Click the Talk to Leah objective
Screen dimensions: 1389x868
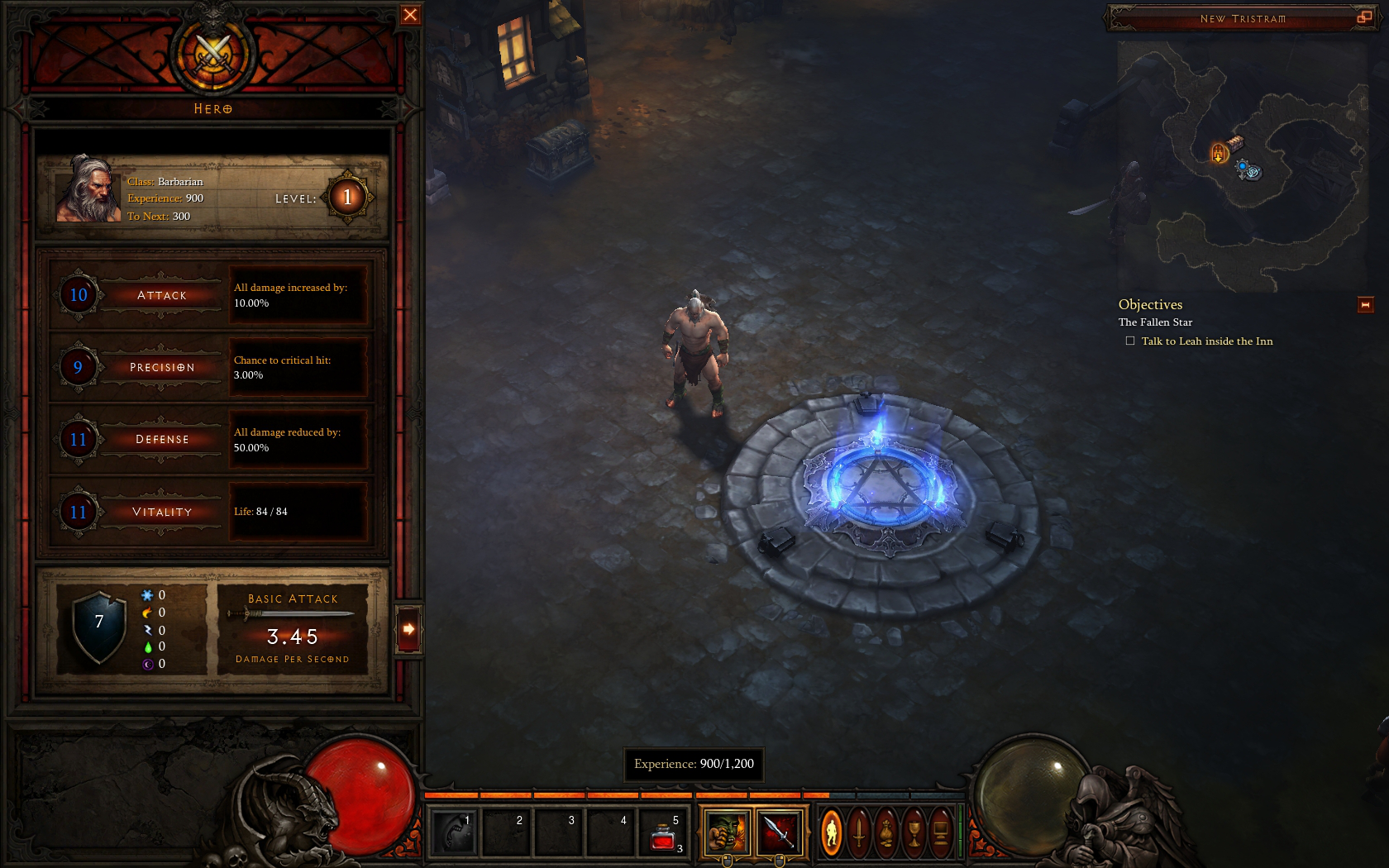click(x=1206, y=341)
